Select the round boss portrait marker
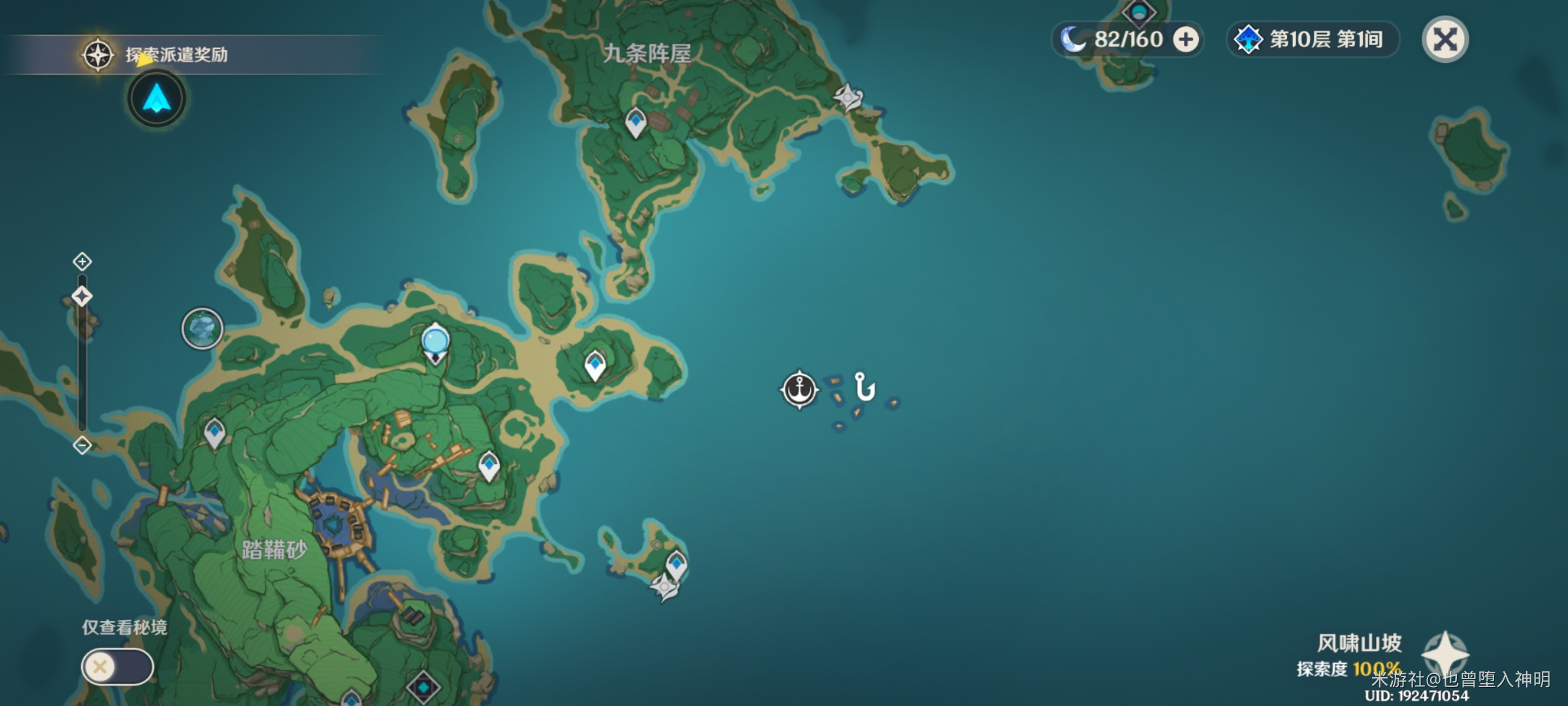This screenshot has height=706, width=1568. coord(203,328)
